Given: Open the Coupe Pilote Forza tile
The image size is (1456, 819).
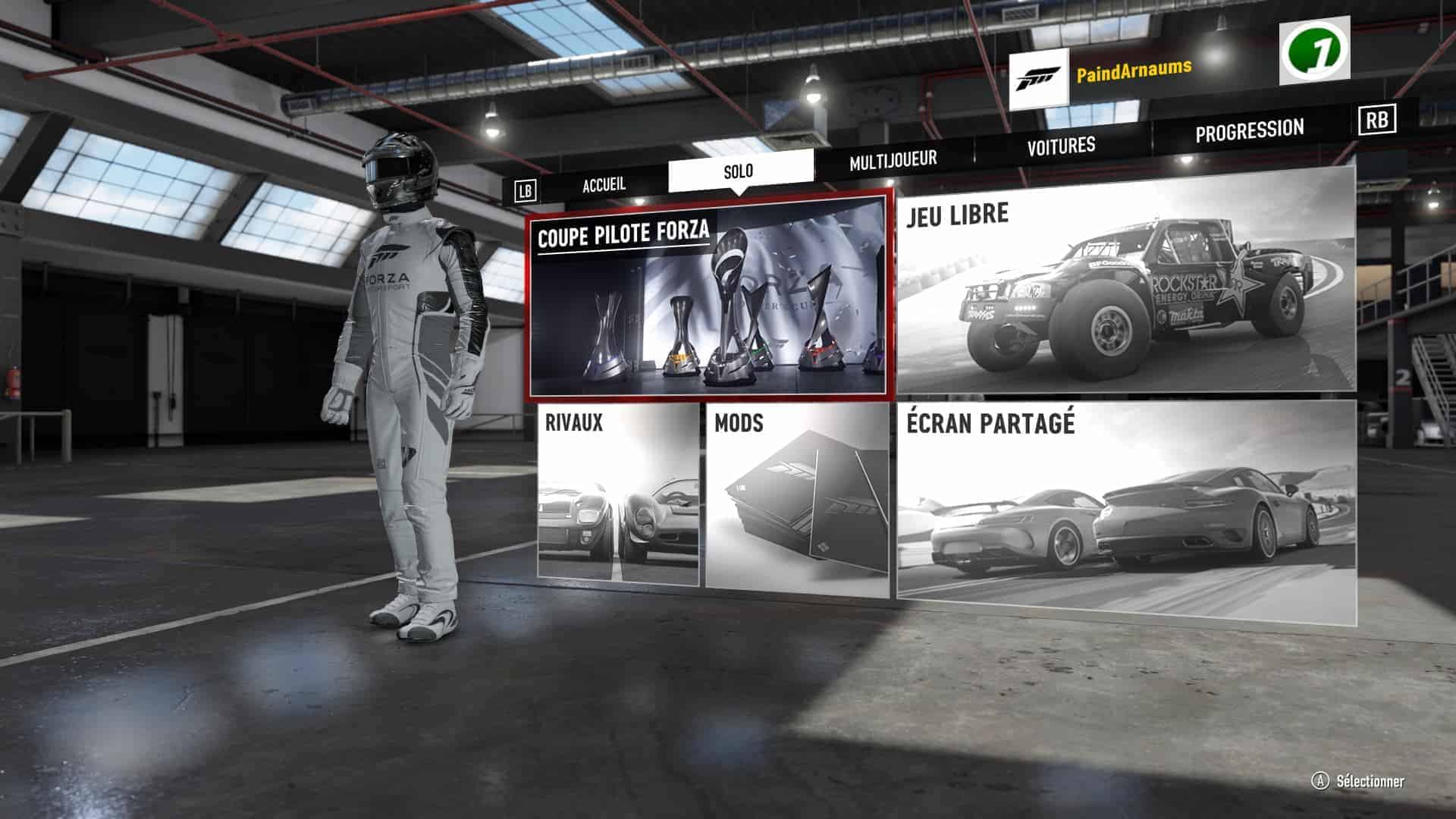Looking at the screenshot, I should [x=709, y=296].
